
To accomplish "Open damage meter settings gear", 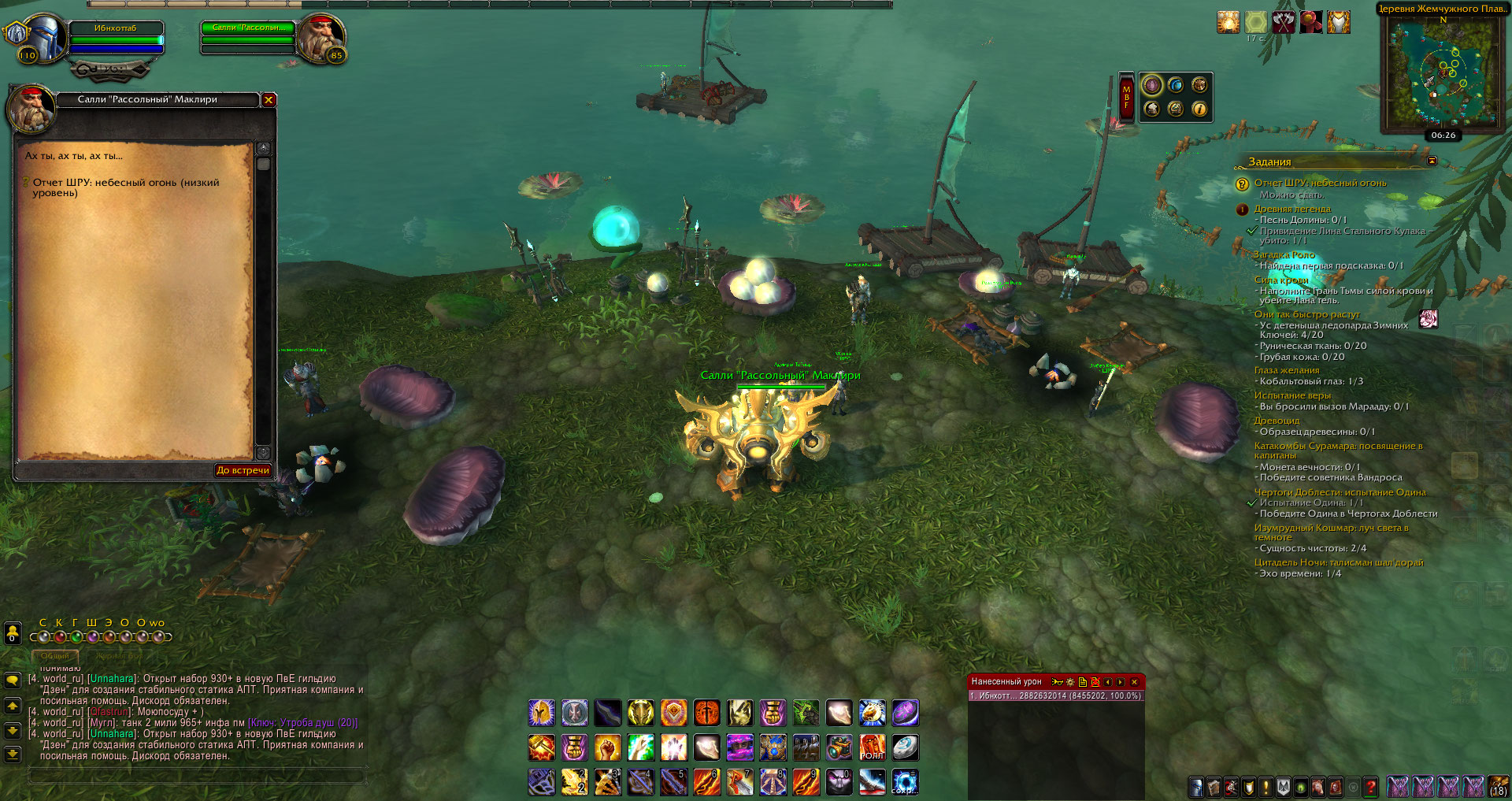I will (1070, 681).
